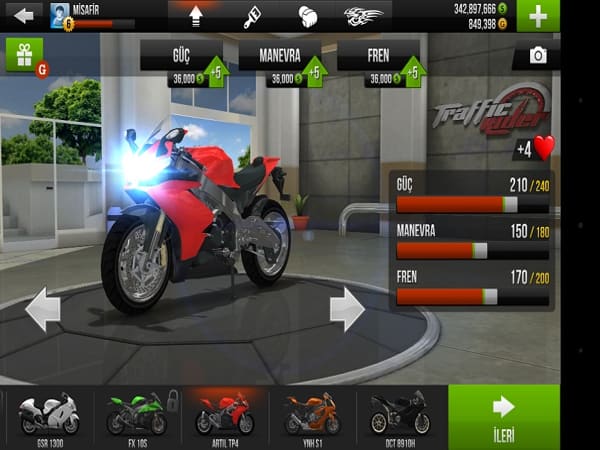This screenshot has width=600, height=450.
Task: Show the next bike with right arrow
Action: coord(347,309)
